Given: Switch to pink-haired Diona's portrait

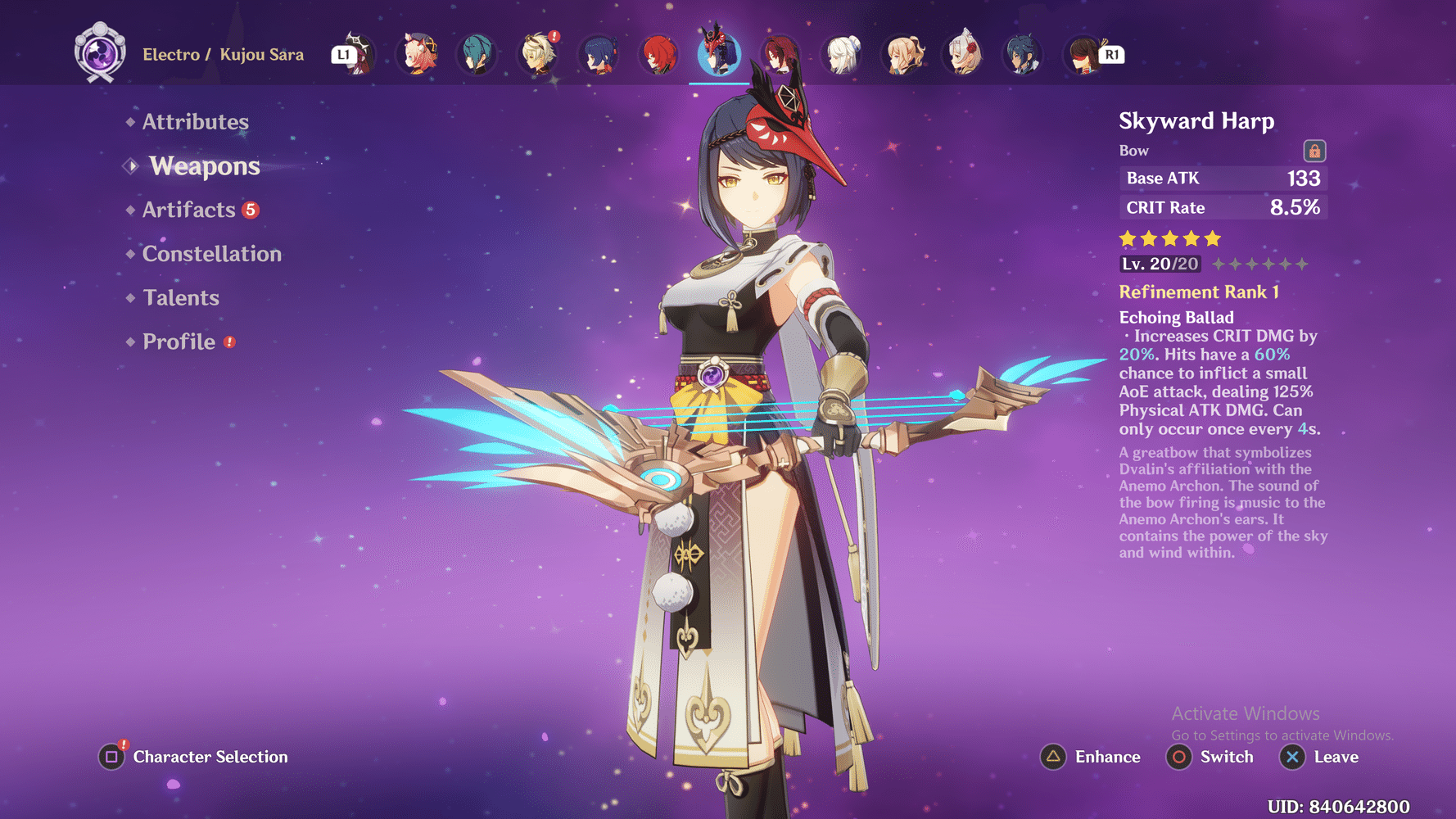Looking at the screenshot, I should [x=418, y=54].
